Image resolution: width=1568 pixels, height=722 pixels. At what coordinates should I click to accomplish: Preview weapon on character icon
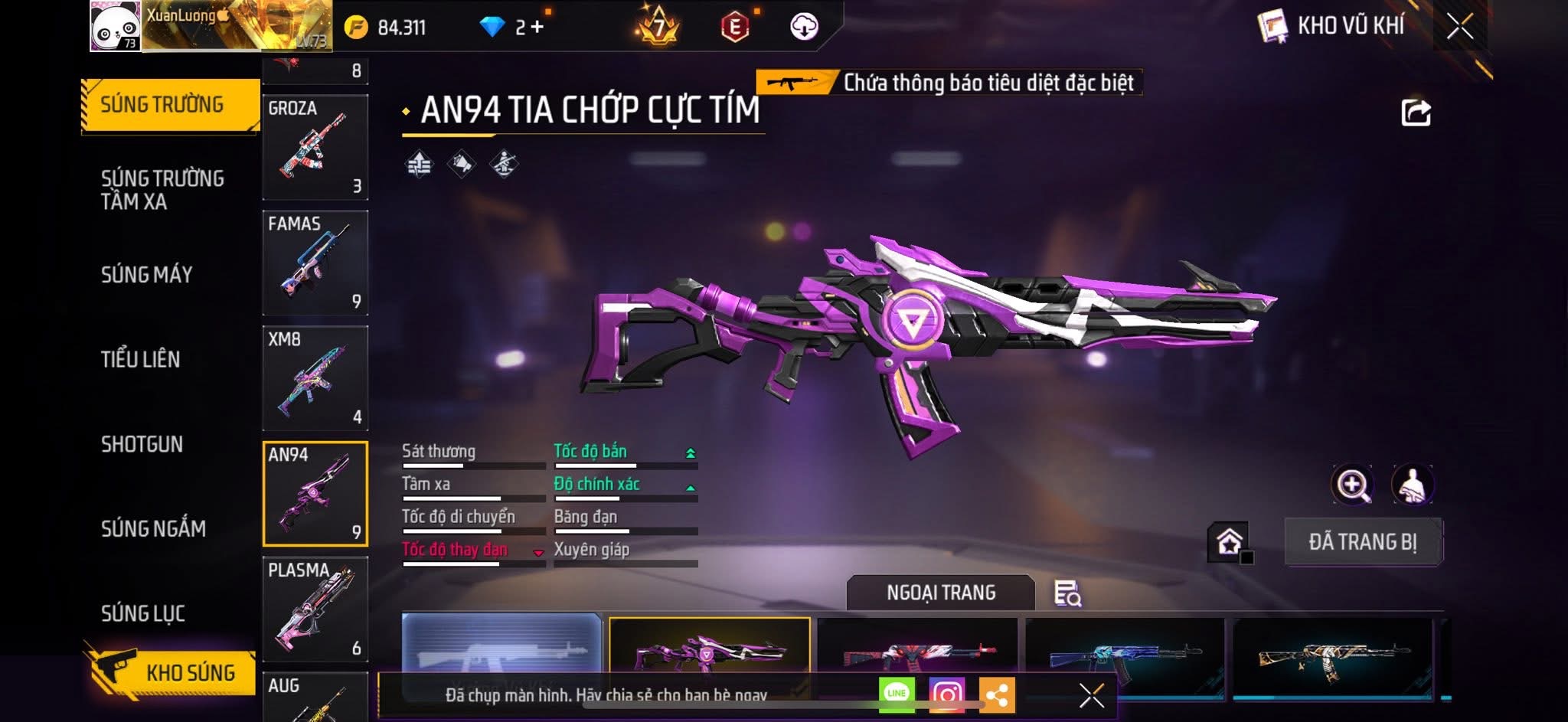click(1413, 485)
